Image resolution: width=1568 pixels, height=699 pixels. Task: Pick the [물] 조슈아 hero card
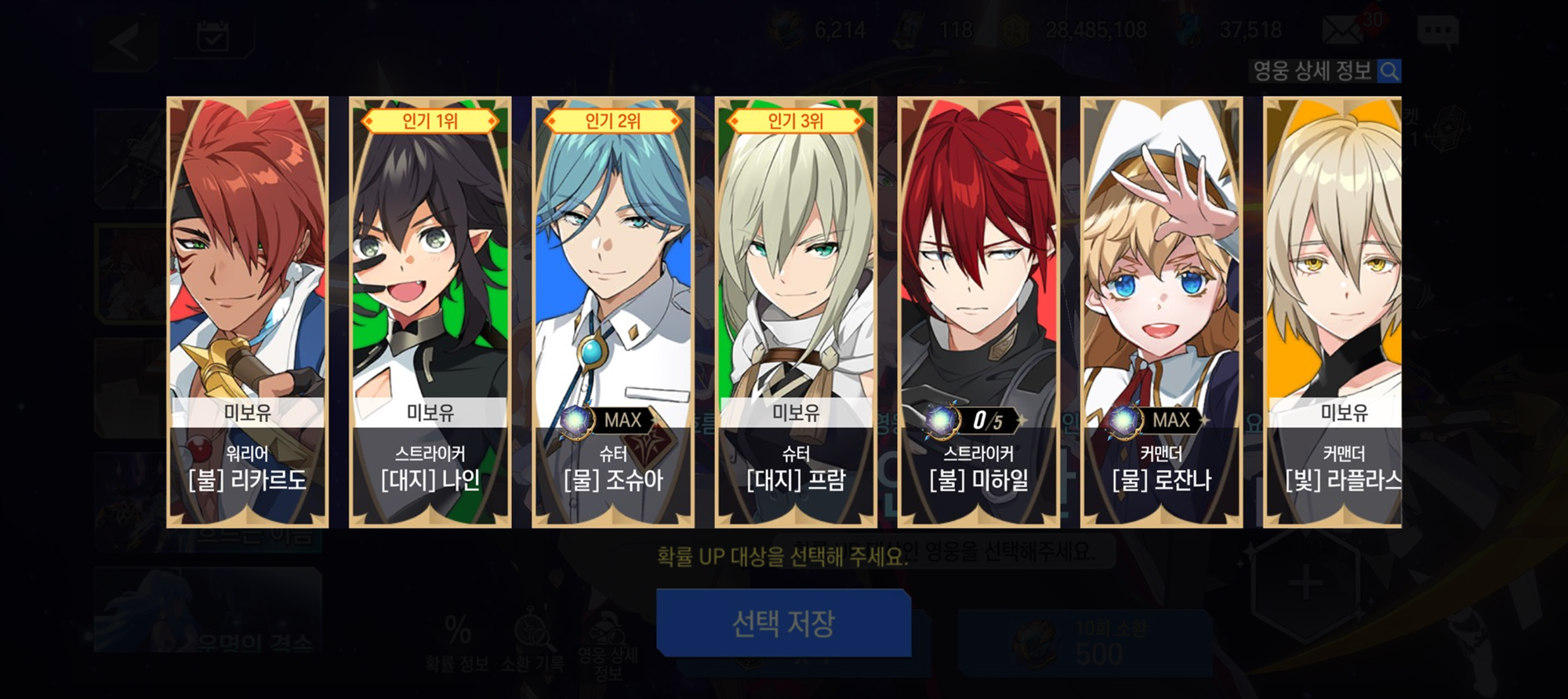click(612, 311)
